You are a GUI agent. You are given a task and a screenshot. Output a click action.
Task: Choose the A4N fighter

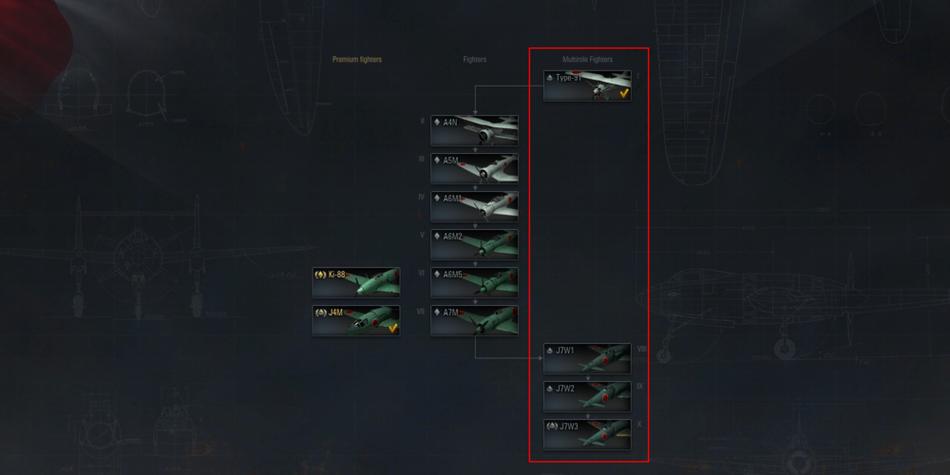(474, 130)
